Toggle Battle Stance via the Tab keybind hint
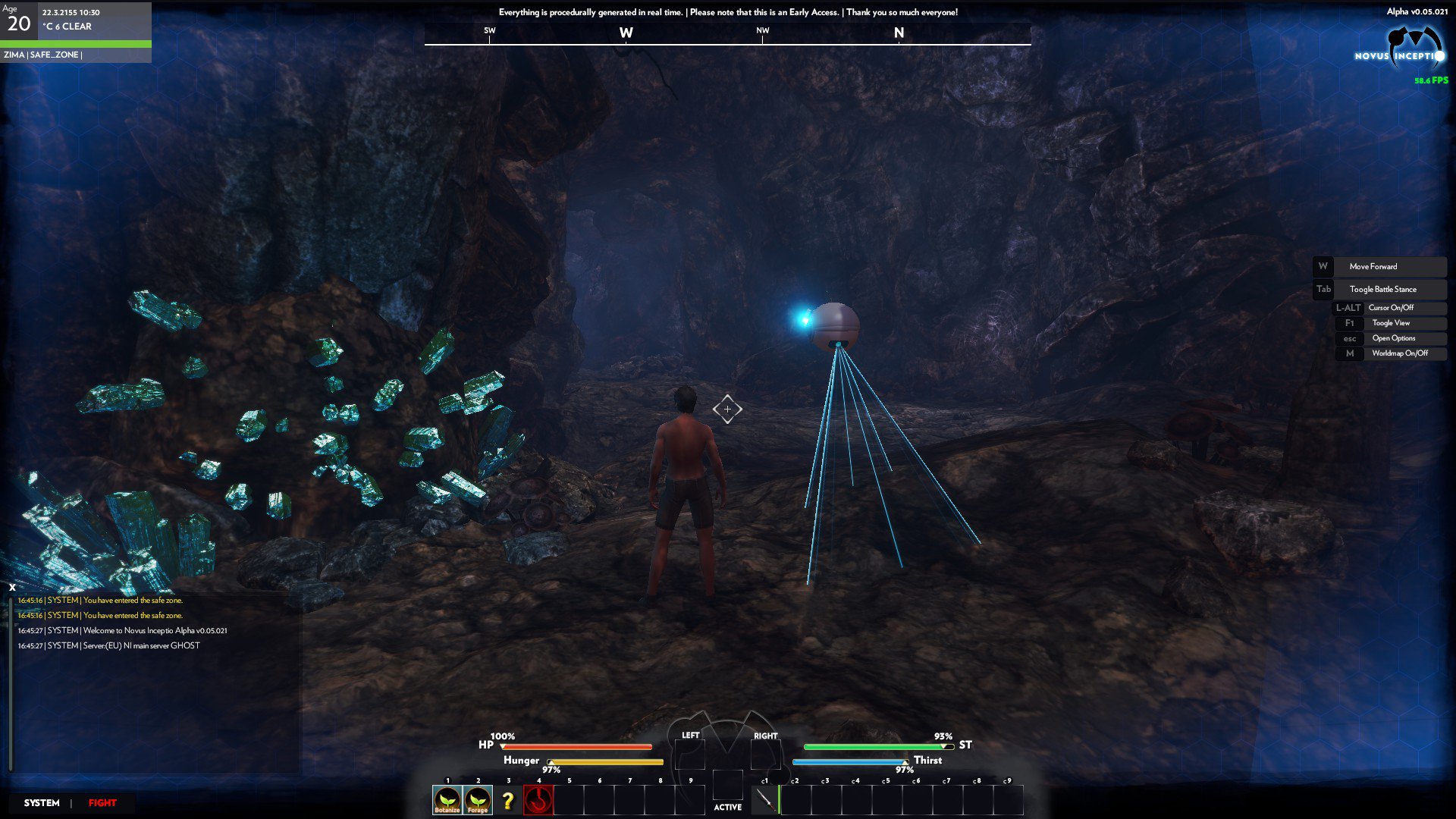Screen dimensions: 1456x819 pos(1323,289)
